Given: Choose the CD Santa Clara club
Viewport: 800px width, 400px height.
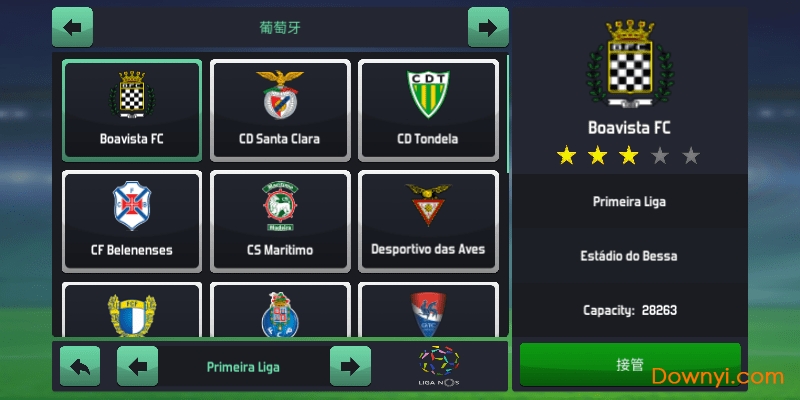Looking at the screenshot, I should point(280,110).
